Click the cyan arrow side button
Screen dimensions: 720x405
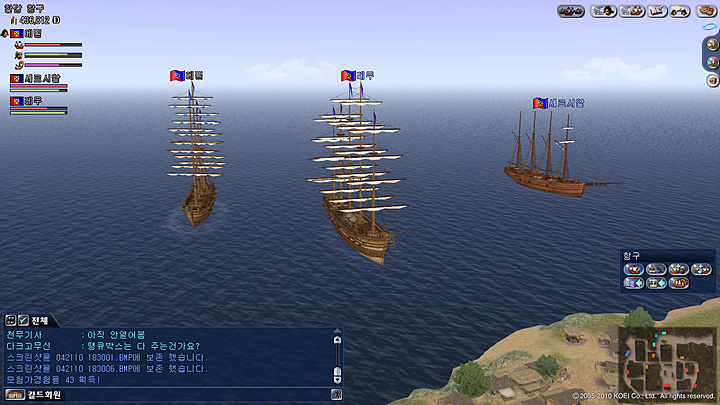(x=713, y=61)
